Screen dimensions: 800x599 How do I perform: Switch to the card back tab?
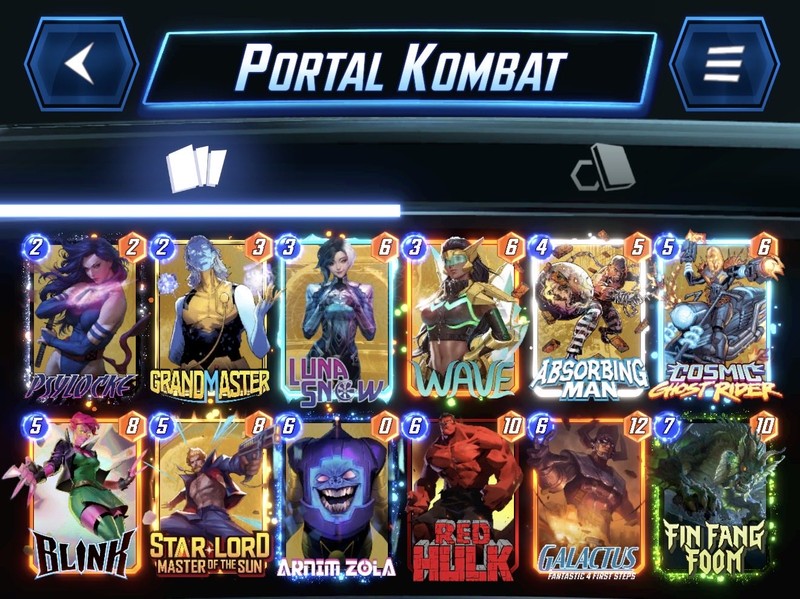(x=603, y=169)
